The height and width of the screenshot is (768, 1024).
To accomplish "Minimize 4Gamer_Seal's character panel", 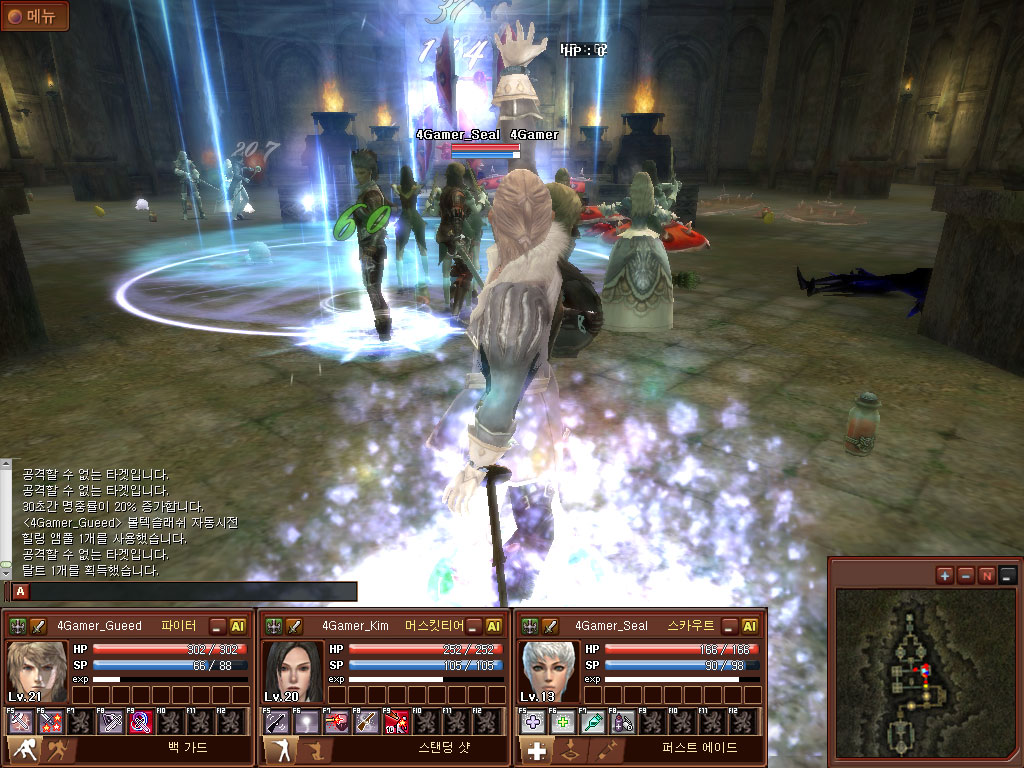I will click(x=730, y=626).
